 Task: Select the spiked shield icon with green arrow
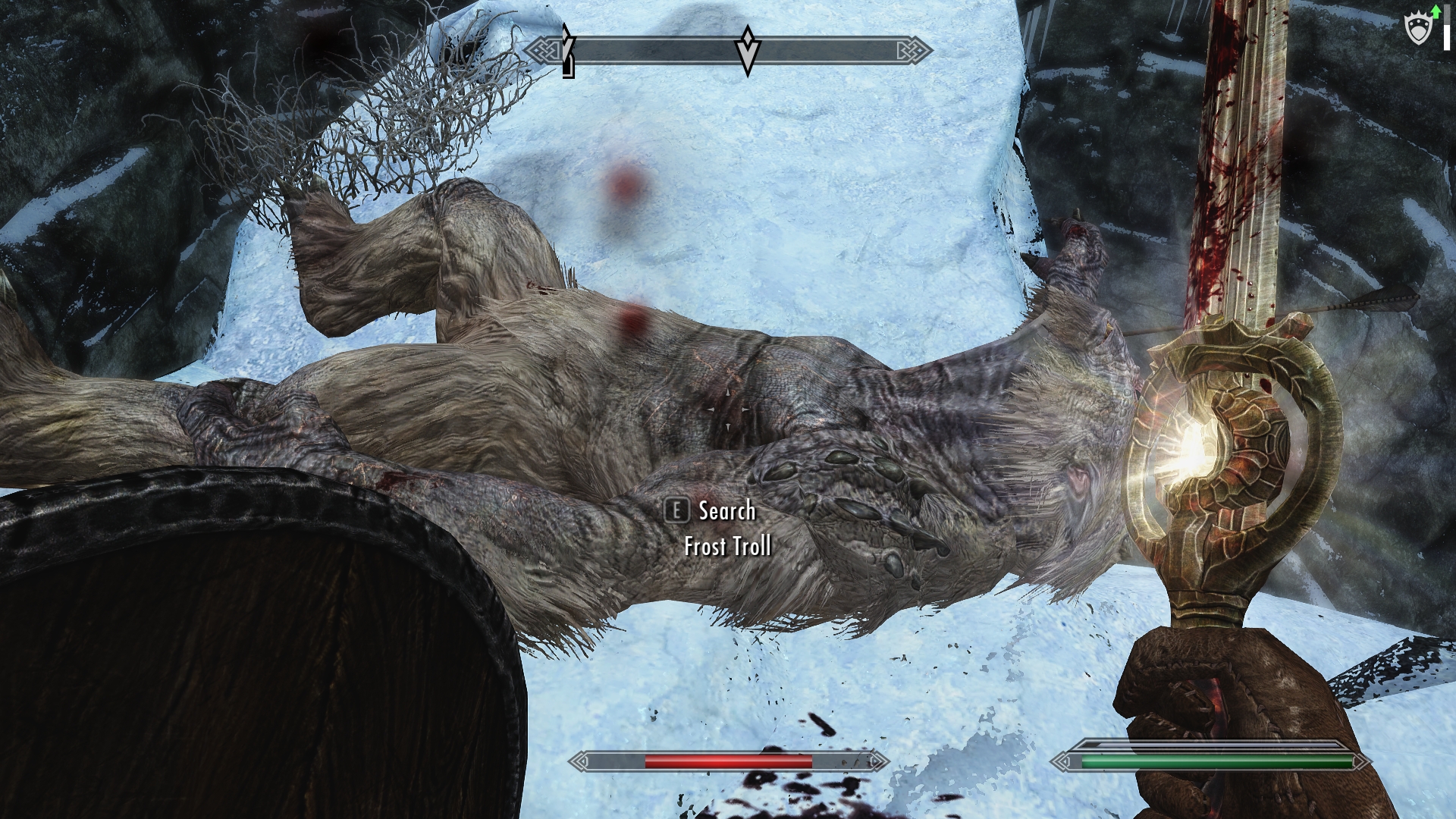[x=1420, y=27]
